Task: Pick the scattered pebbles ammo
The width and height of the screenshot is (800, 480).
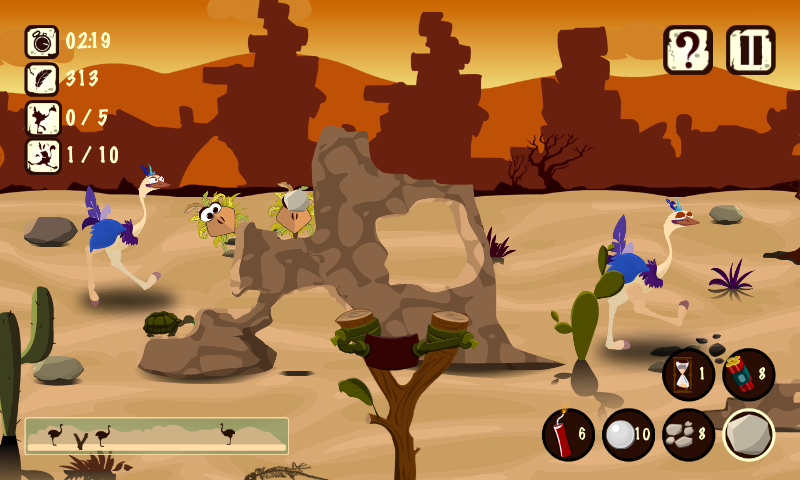Action: pyautogui.click(x=688, y=435)
